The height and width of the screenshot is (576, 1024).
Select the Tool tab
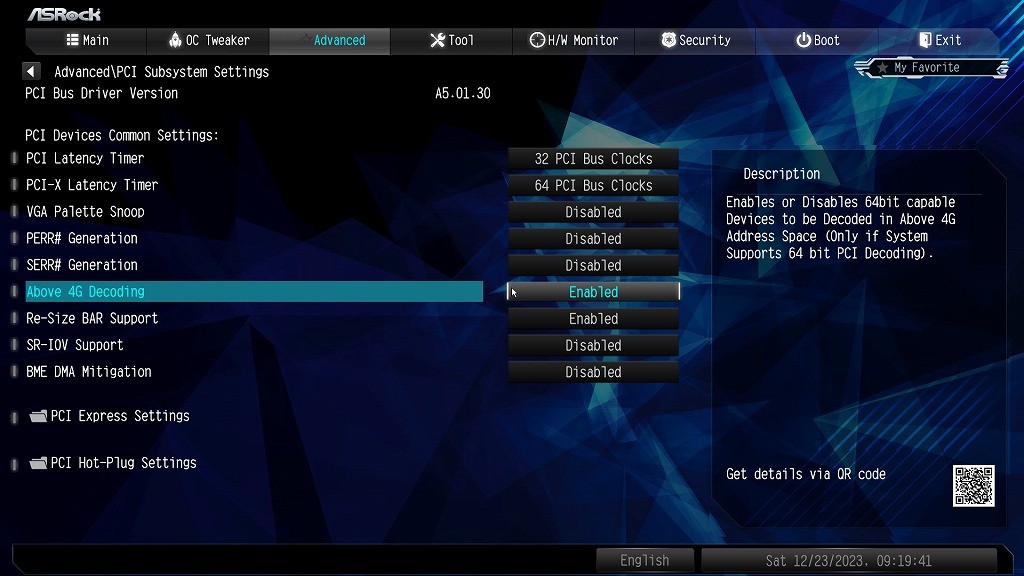[451, 40]
